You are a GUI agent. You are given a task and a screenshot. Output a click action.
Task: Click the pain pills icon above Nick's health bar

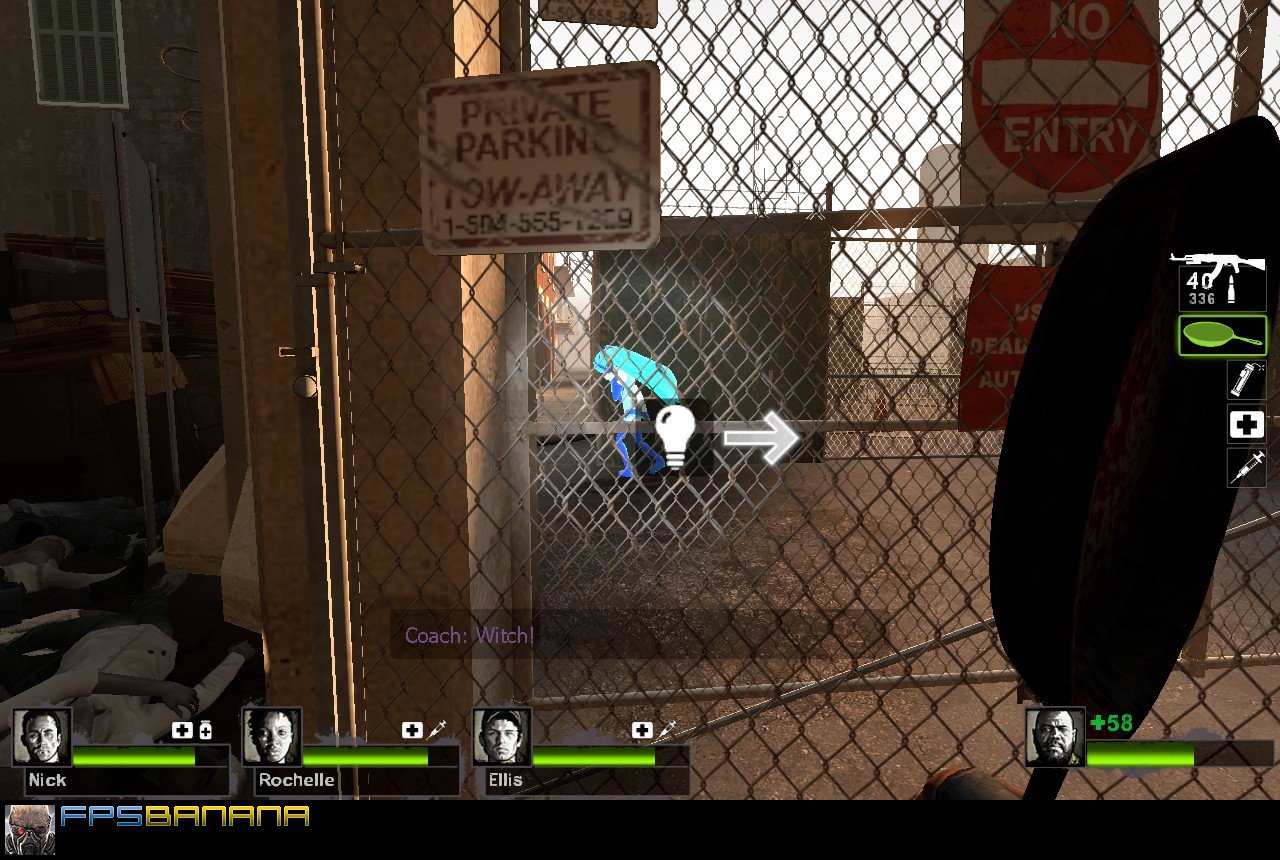[x=206, y=729]
